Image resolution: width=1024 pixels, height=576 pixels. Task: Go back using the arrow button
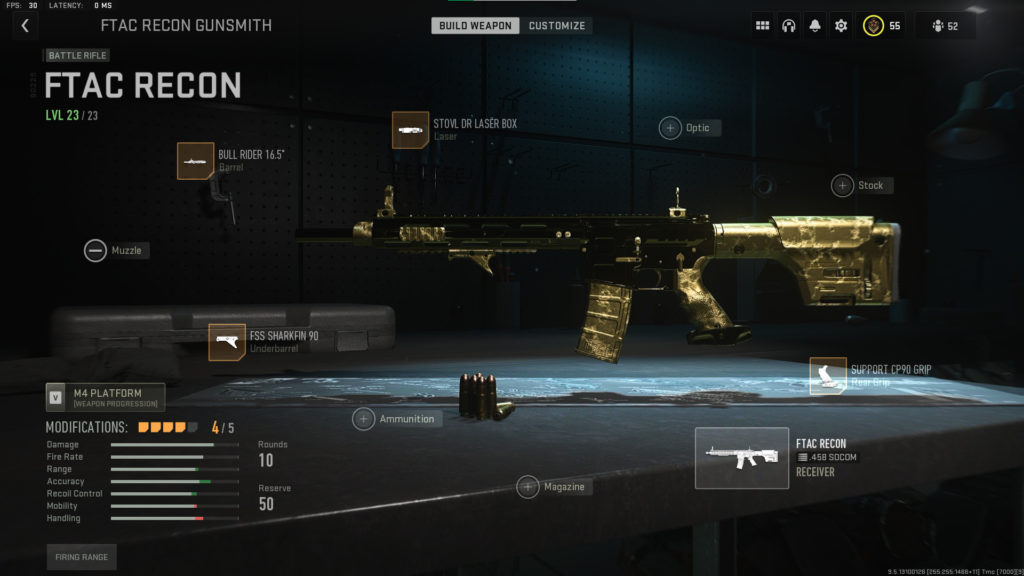(25, 25)
